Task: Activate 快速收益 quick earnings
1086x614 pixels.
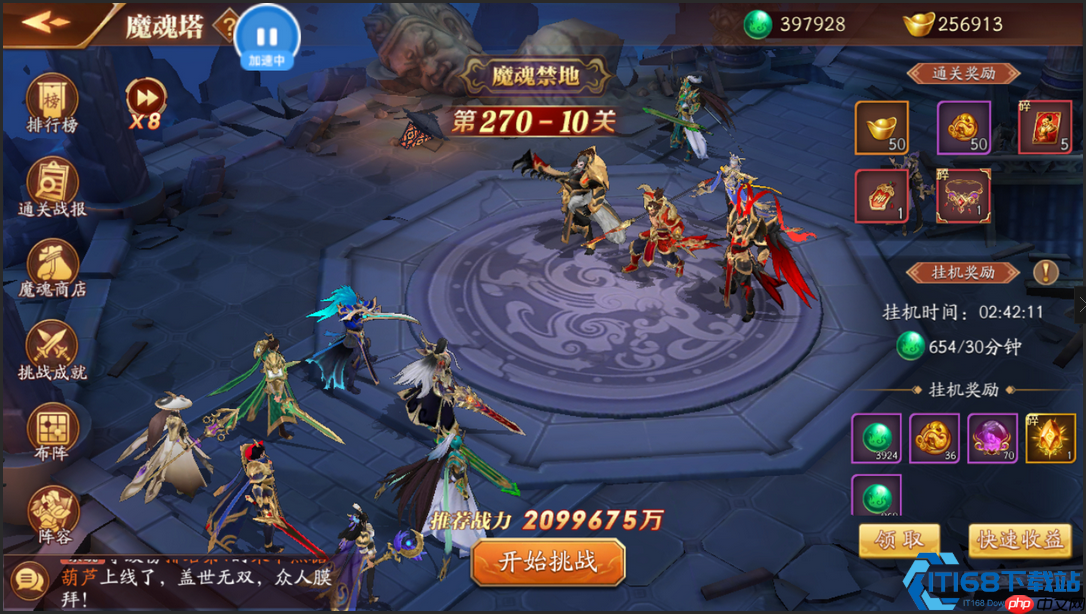Action: pyautogui.click(x=1019, y=540)
